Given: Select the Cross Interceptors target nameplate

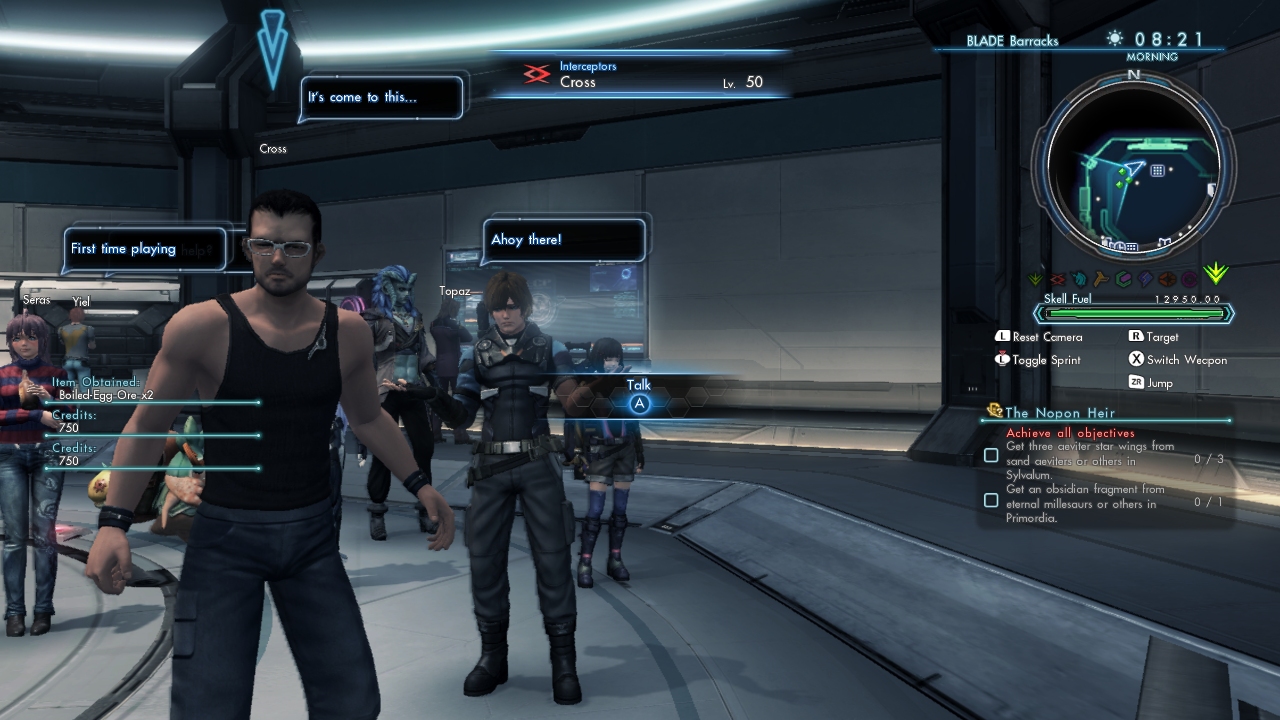Looking at the screenshot, I should tap(640, 75).
